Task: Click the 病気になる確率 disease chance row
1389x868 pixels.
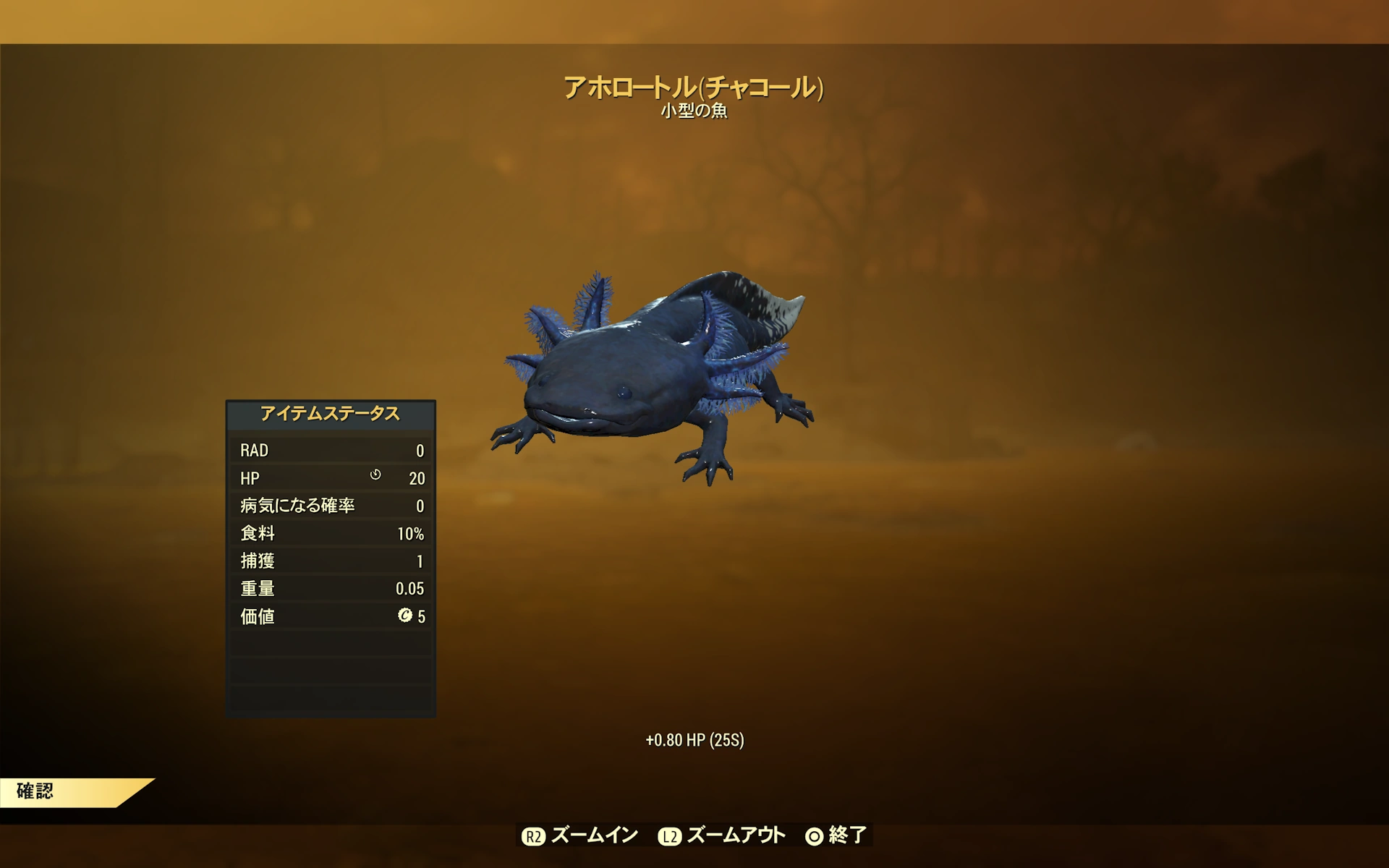Action: pyautogui.click(x=330, y=506)
